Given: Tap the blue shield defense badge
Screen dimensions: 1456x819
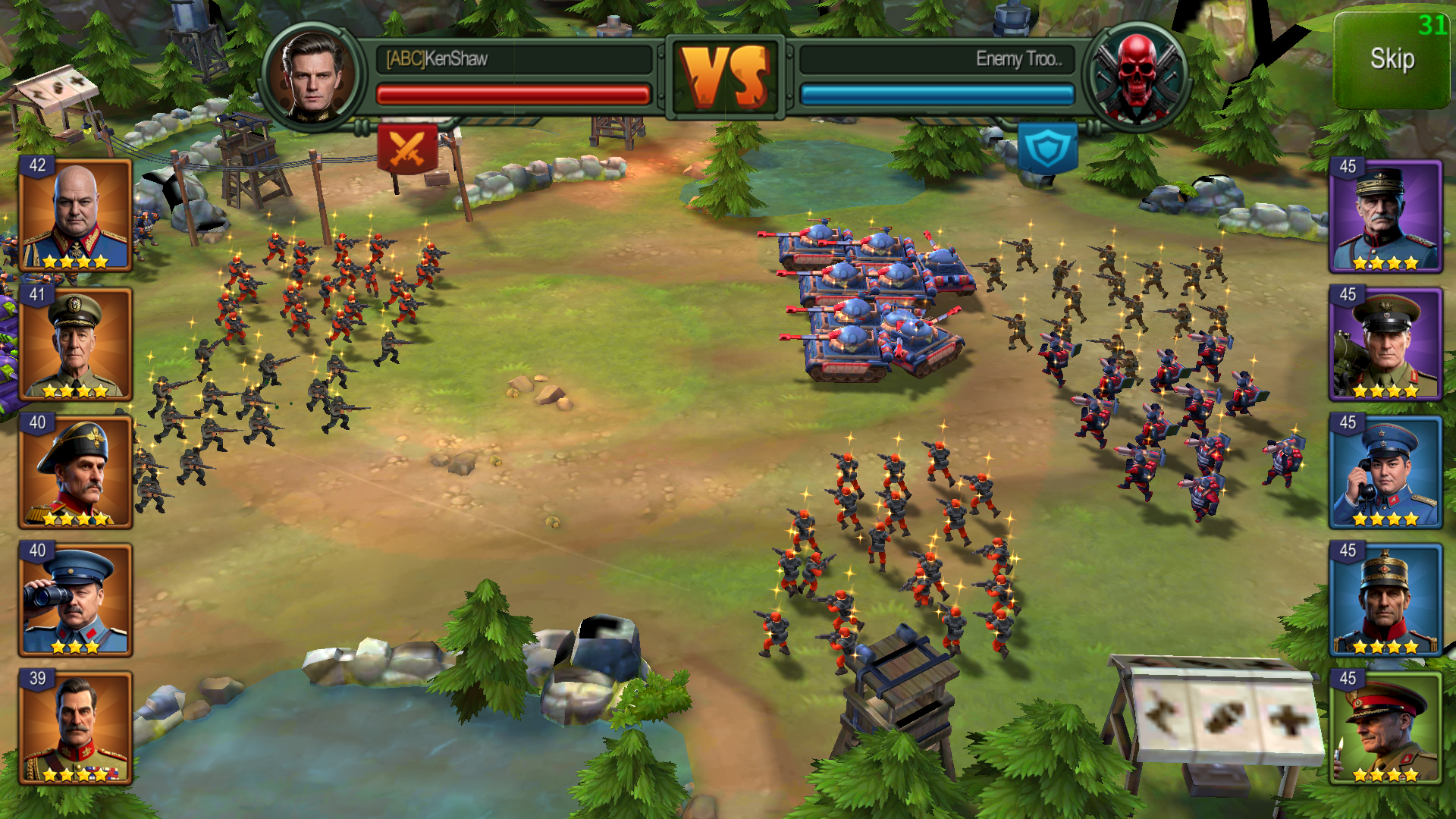Looking at the screenshot, I should pyautogui.click(x=1048, y=148).
